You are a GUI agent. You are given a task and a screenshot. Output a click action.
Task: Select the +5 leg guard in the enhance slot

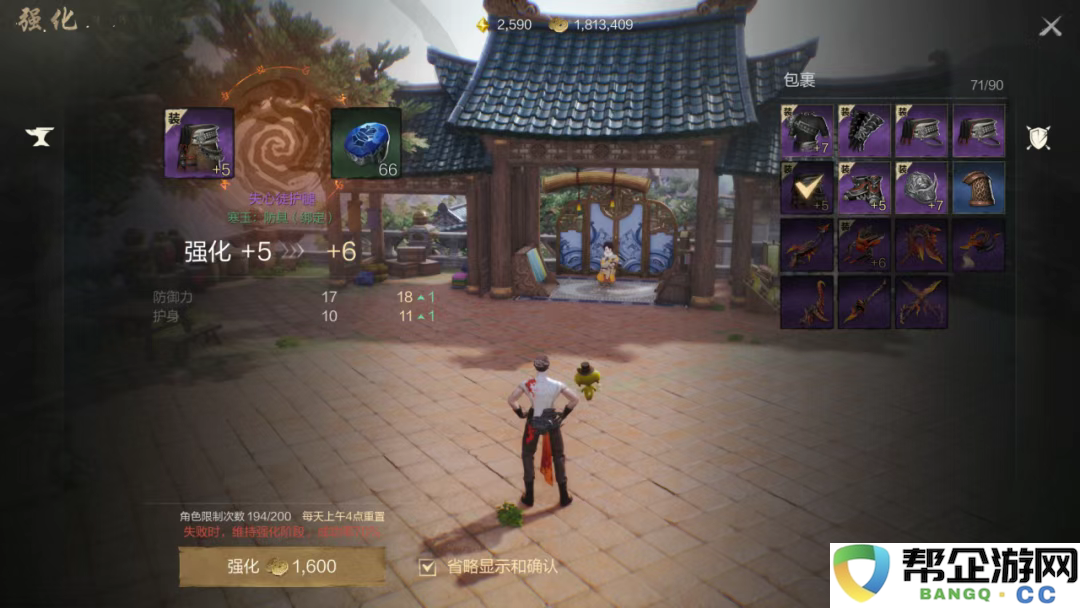coord(199,143)
